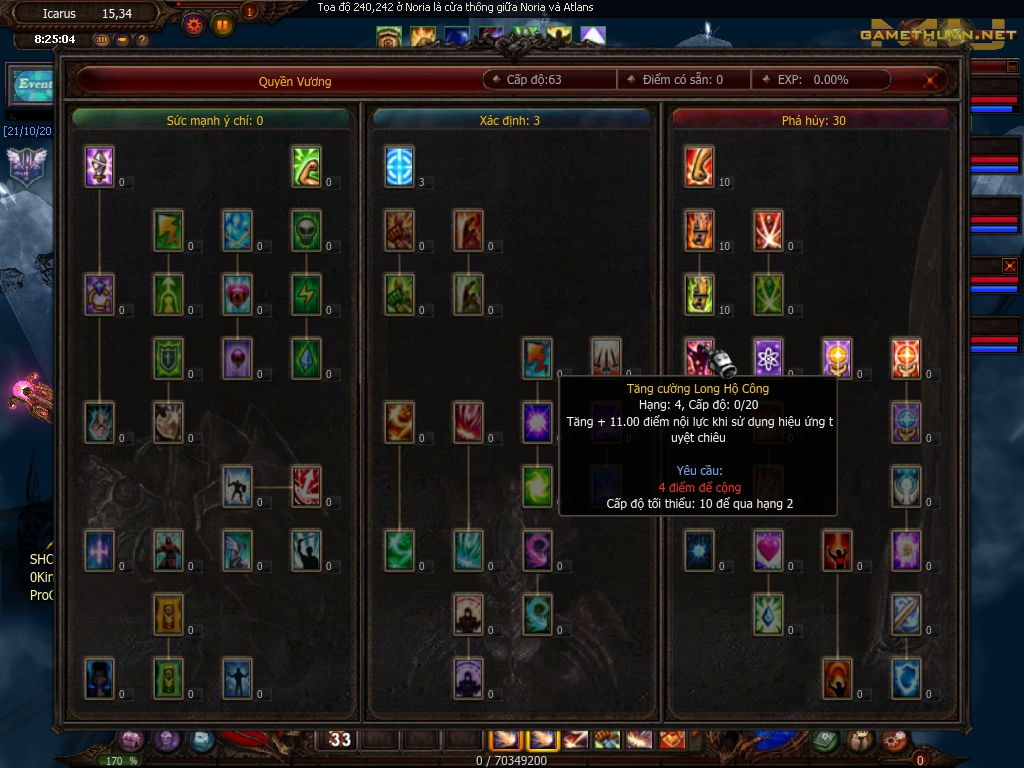Choose the green shield with cross skill
Viewport: 1024px width, 768px height.
(x=168, y=358)
